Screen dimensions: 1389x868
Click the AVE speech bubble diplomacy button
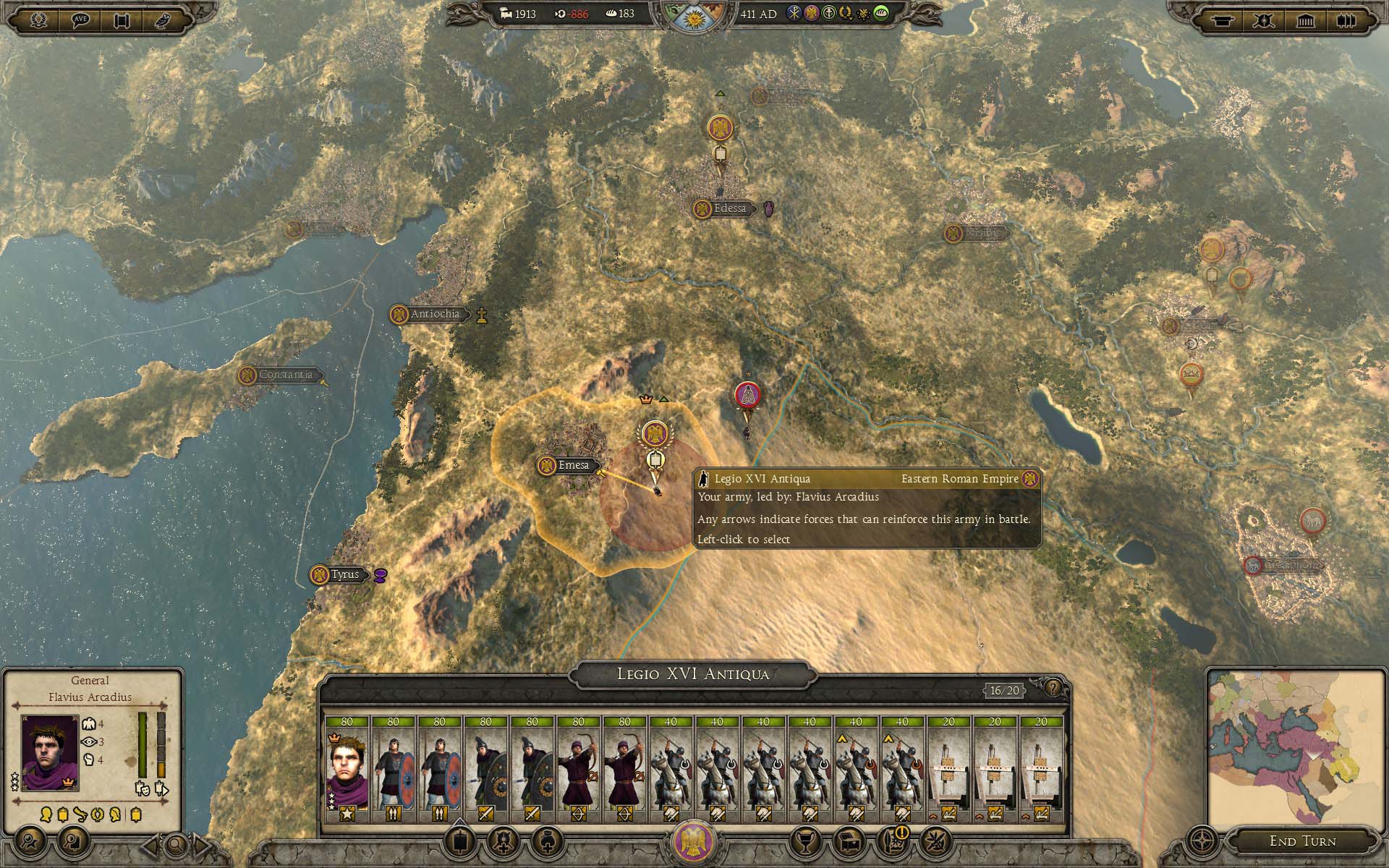(x=80, y=20)
